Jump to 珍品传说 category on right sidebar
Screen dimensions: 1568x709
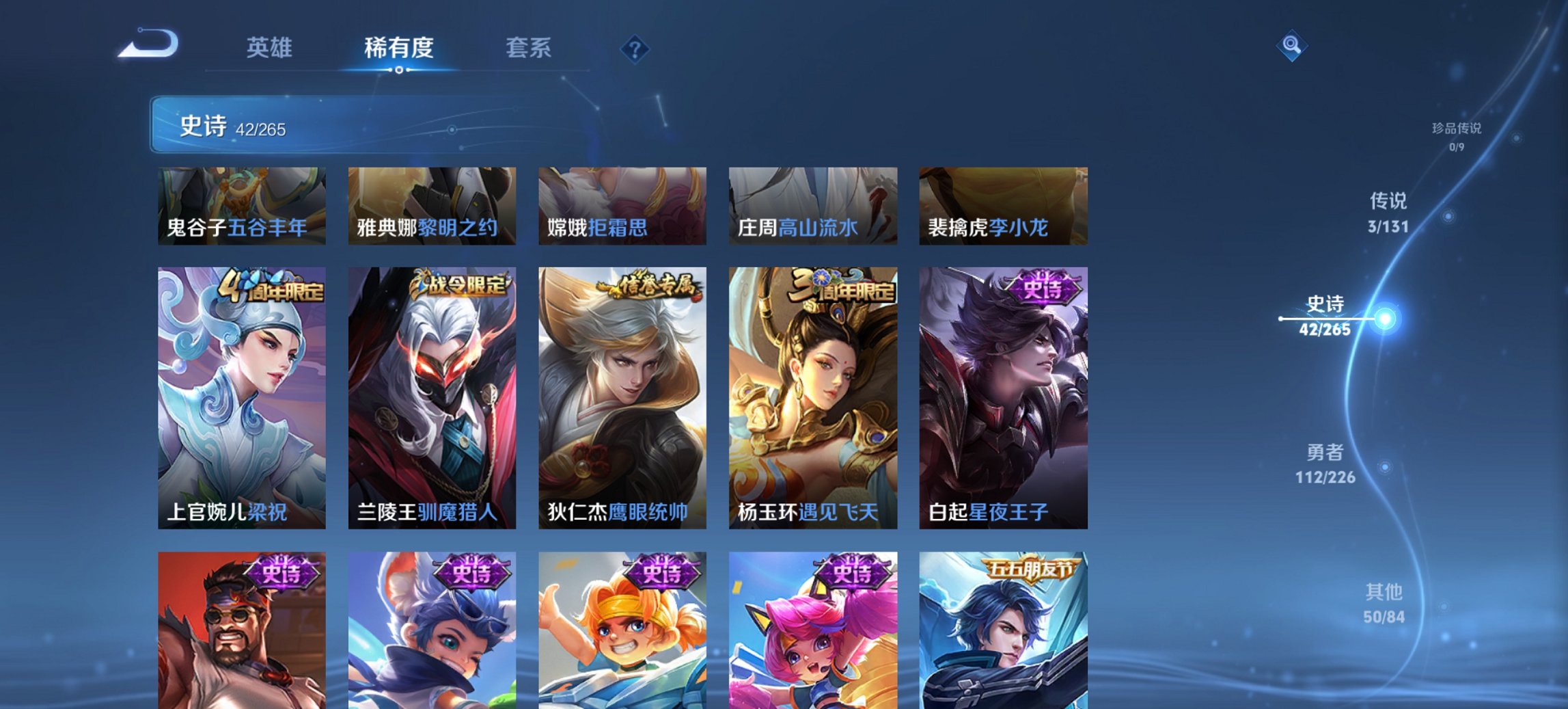click(1457, 134)
